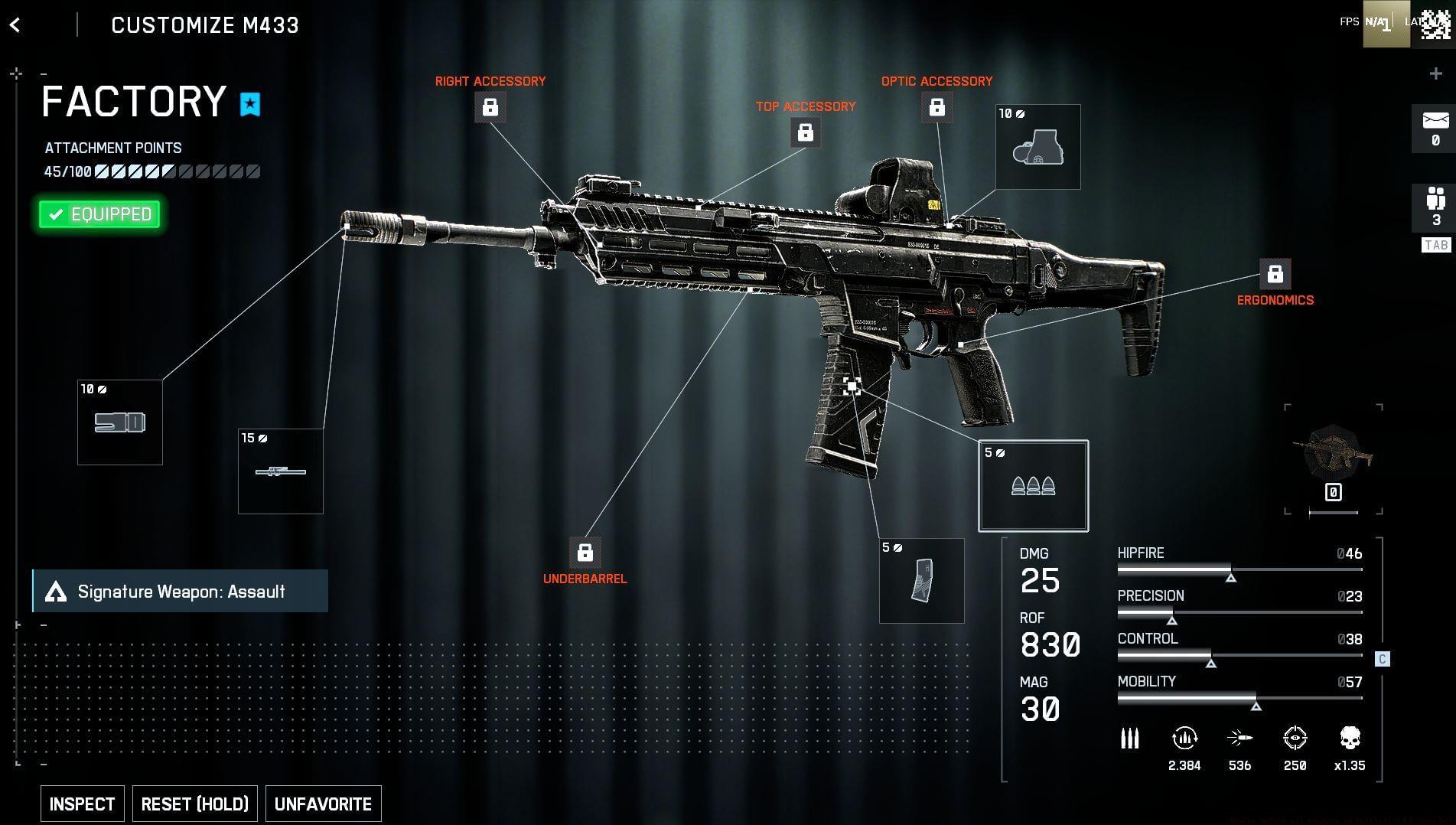Viewport: 1456px width, 825px height.
Task: Toggle the blue favorite star badge
Action: [x=250, y=104]
